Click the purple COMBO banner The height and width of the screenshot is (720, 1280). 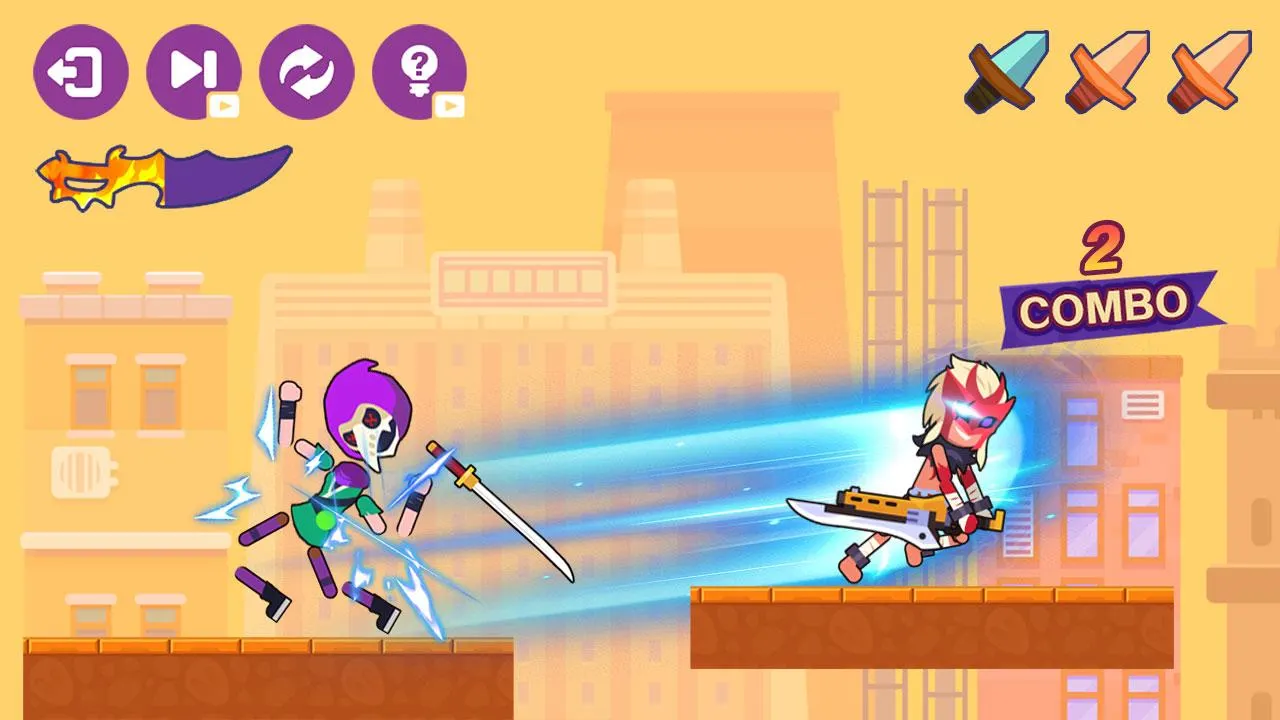pyautogui.click(x=1104, y=304)
